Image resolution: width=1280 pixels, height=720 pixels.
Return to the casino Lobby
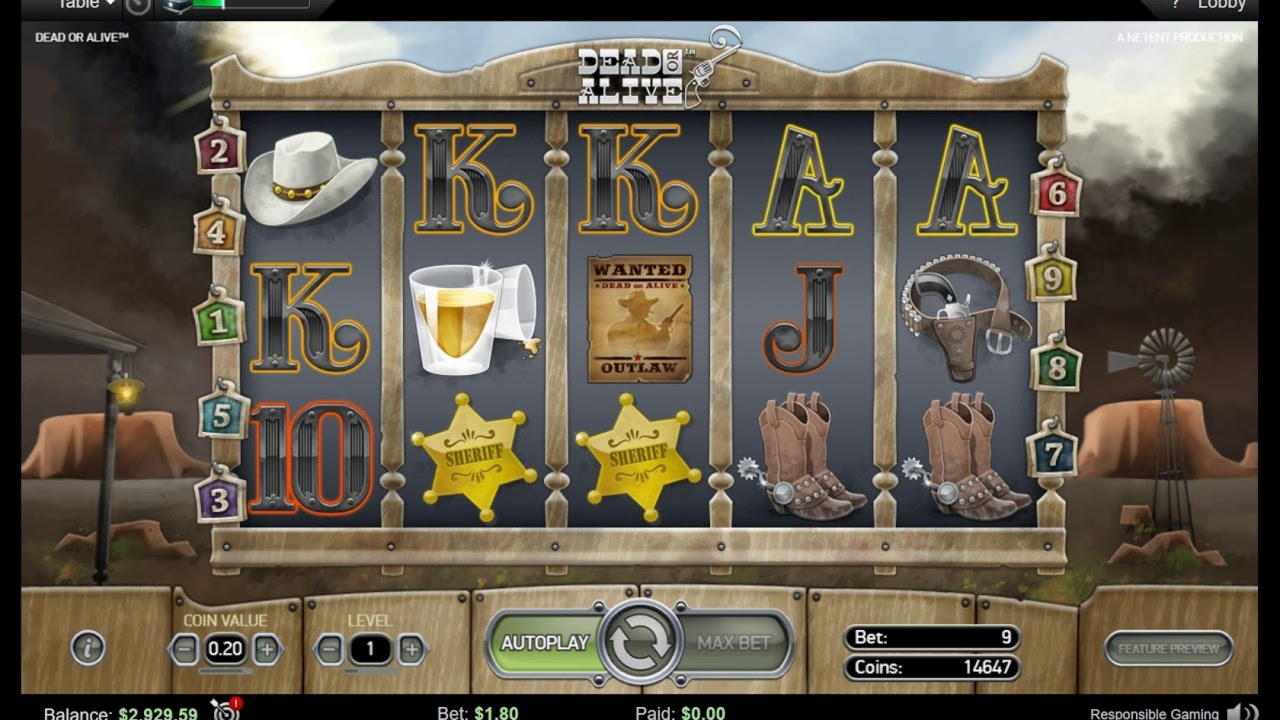pyautogui.click(x=1221, y=5)
